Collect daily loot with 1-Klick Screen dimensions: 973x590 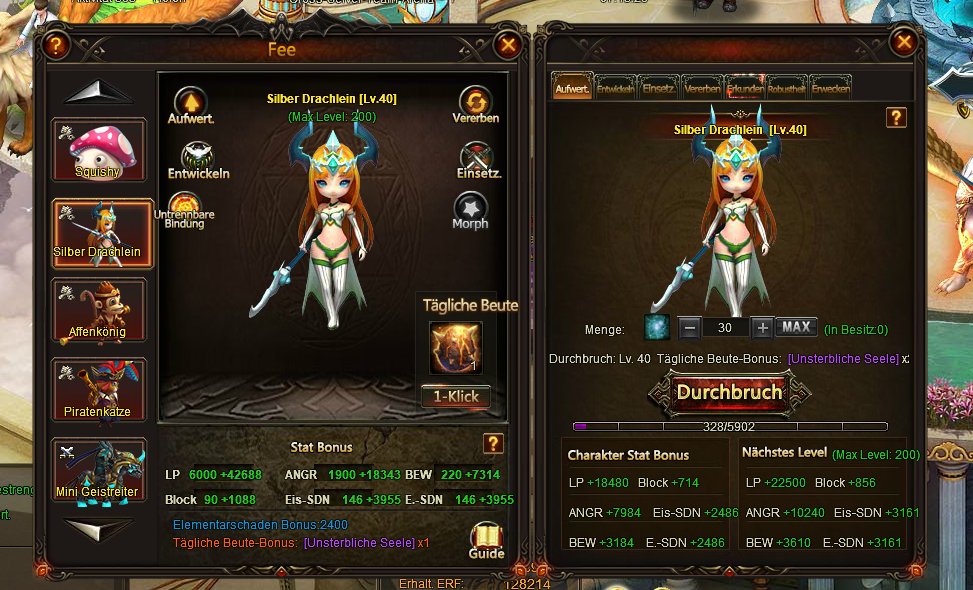pos(455,396)
